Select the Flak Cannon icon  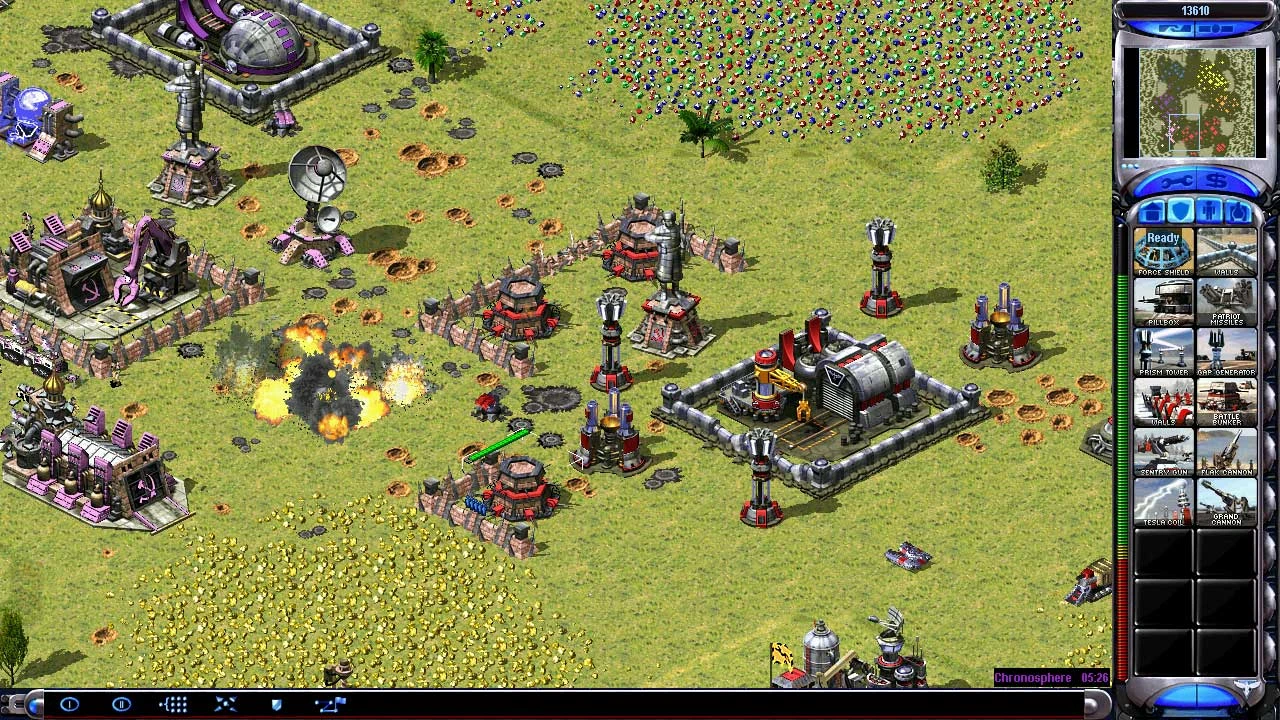pos(1226,452)
